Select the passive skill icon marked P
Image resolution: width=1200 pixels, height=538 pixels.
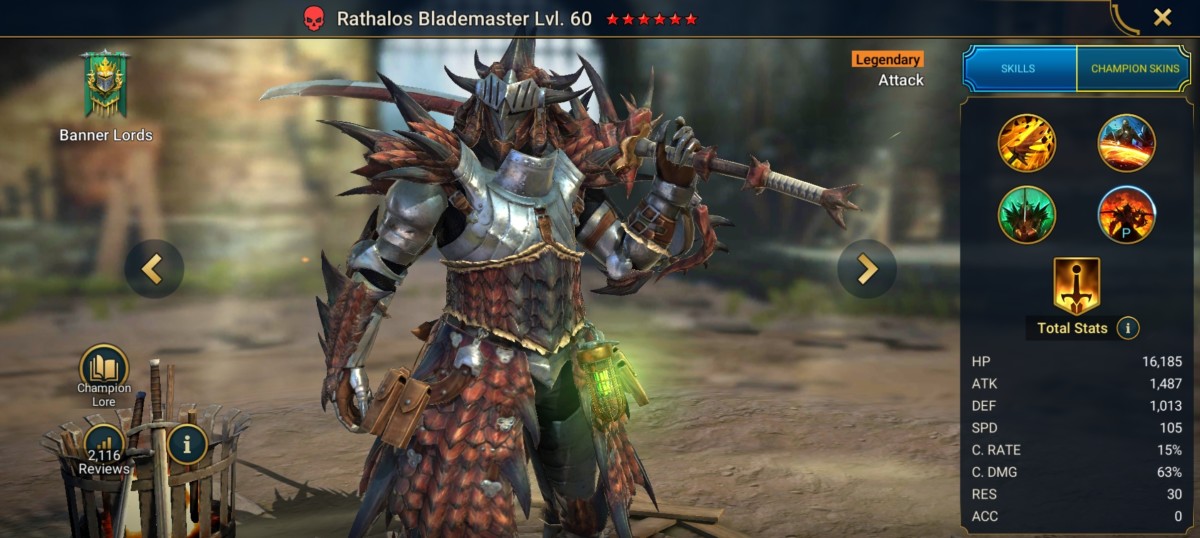tap(1127, 214)
